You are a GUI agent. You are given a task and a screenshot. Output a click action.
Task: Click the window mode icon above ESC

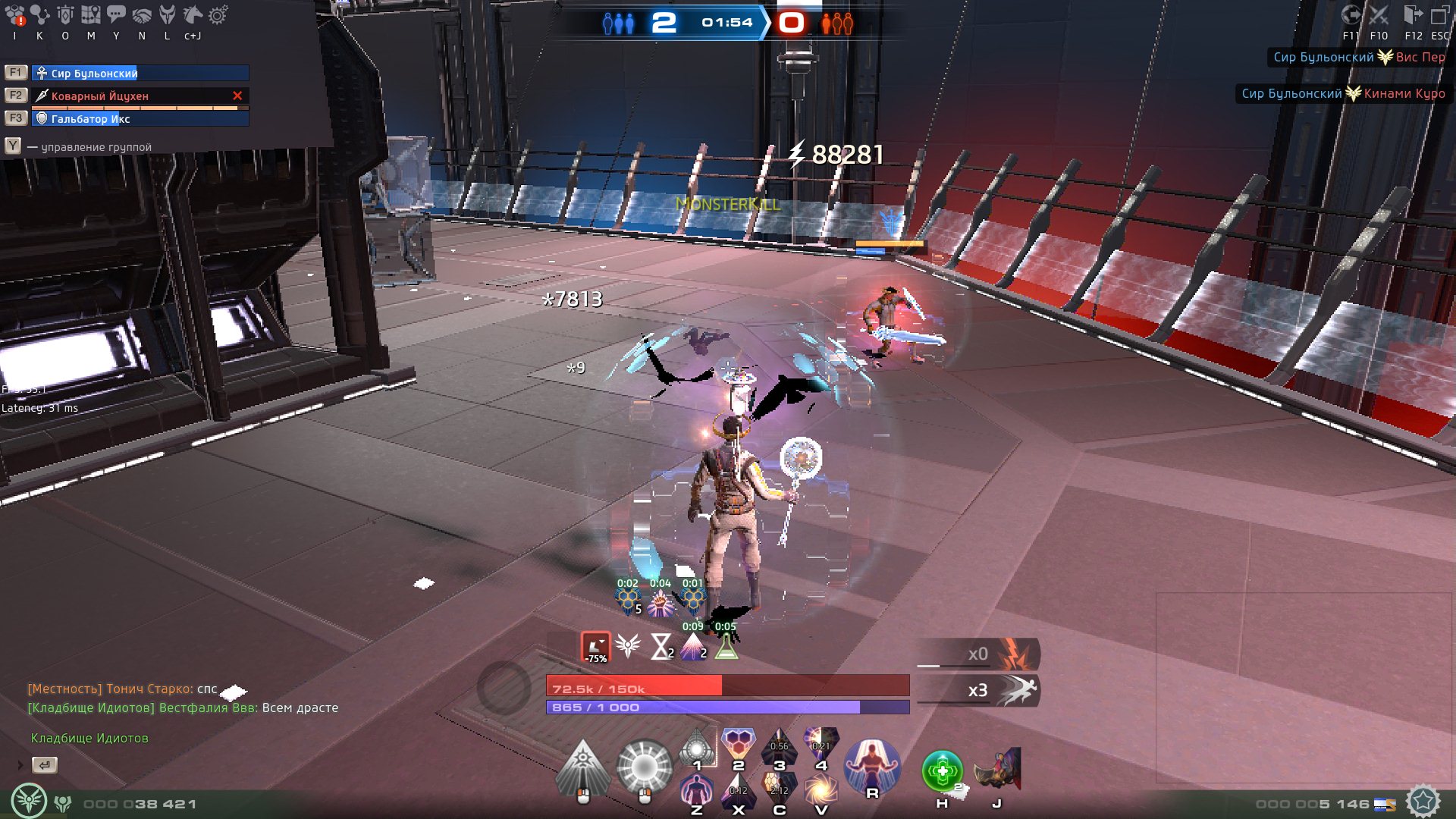point(1439,15)
